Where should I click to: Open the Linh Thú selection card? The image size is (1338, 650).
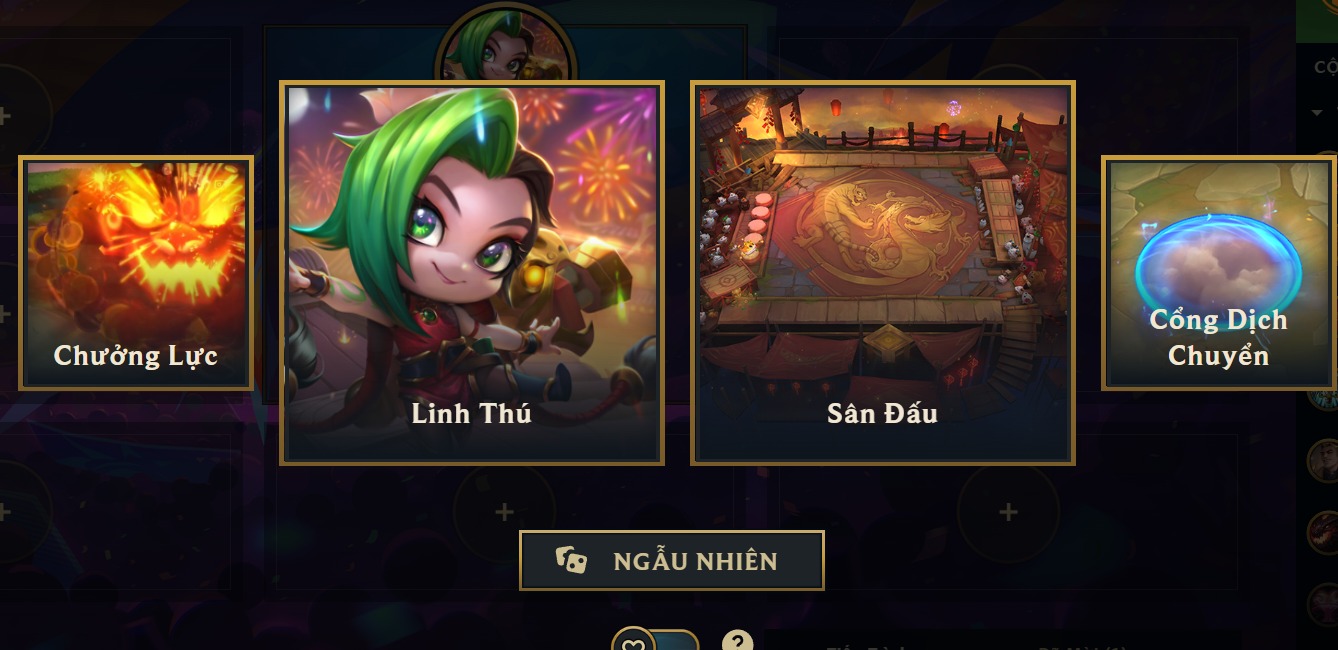coord(471,273)
